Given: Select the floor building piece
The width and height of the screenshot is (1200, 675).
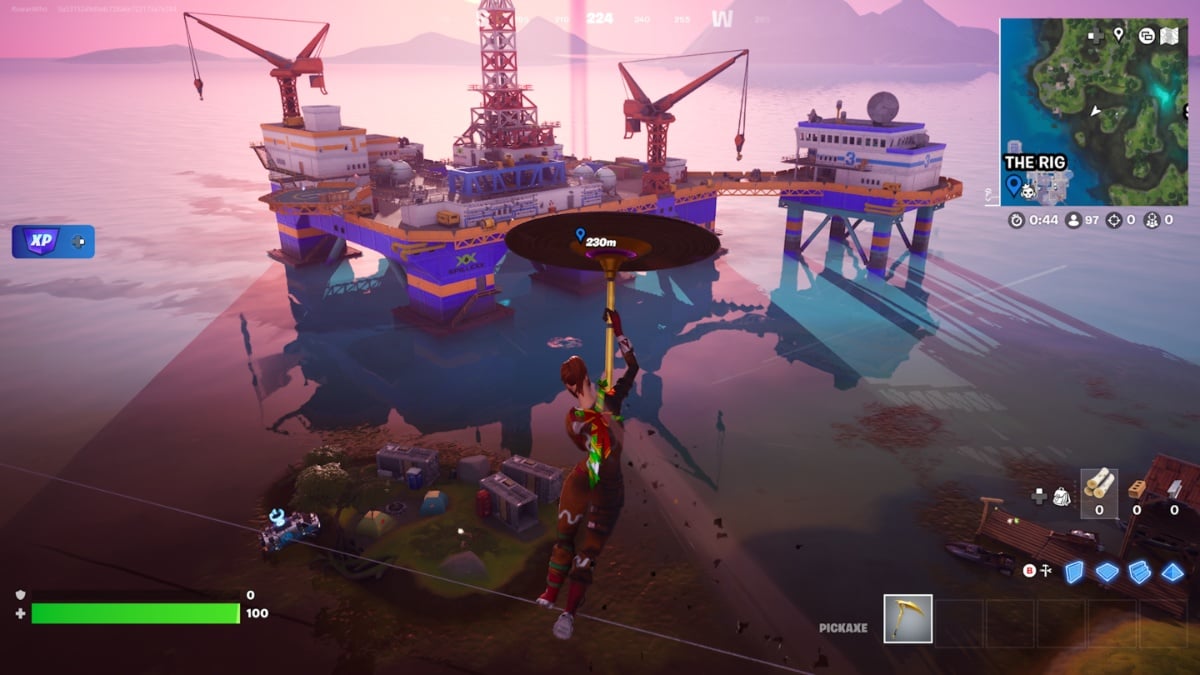Looking at the screenshot, I should point(1106,571).
